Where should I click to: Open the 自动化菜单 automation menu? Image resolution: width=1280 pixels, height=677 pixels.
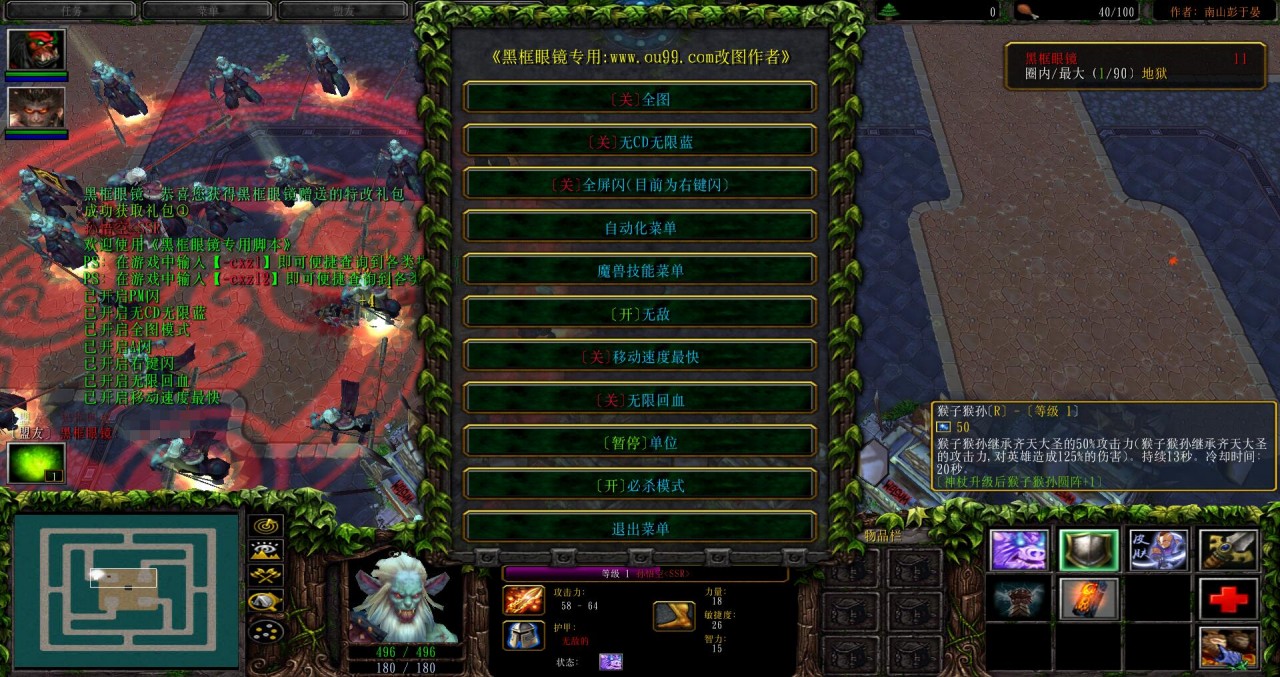(640, 228)
